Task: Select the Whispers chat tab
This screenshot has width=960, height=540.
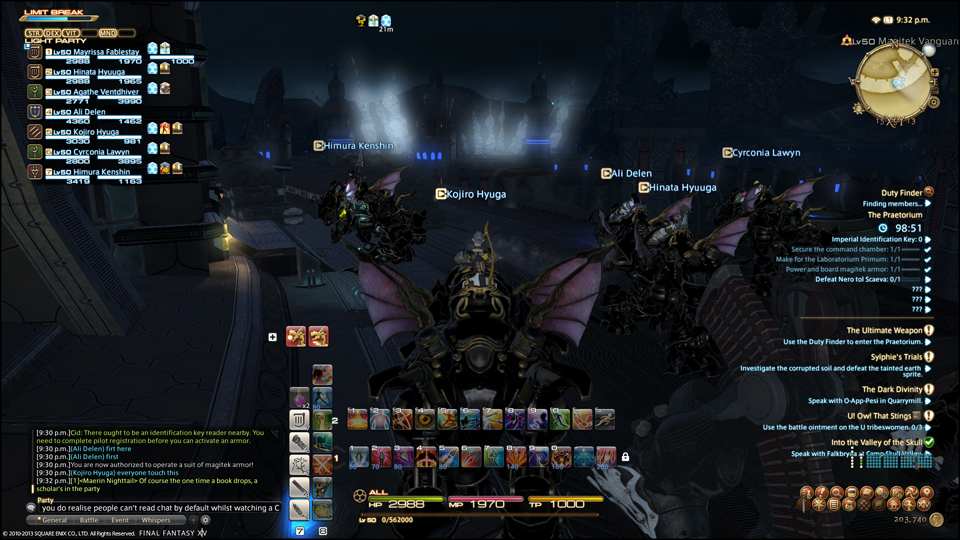Action: [156, 520]
